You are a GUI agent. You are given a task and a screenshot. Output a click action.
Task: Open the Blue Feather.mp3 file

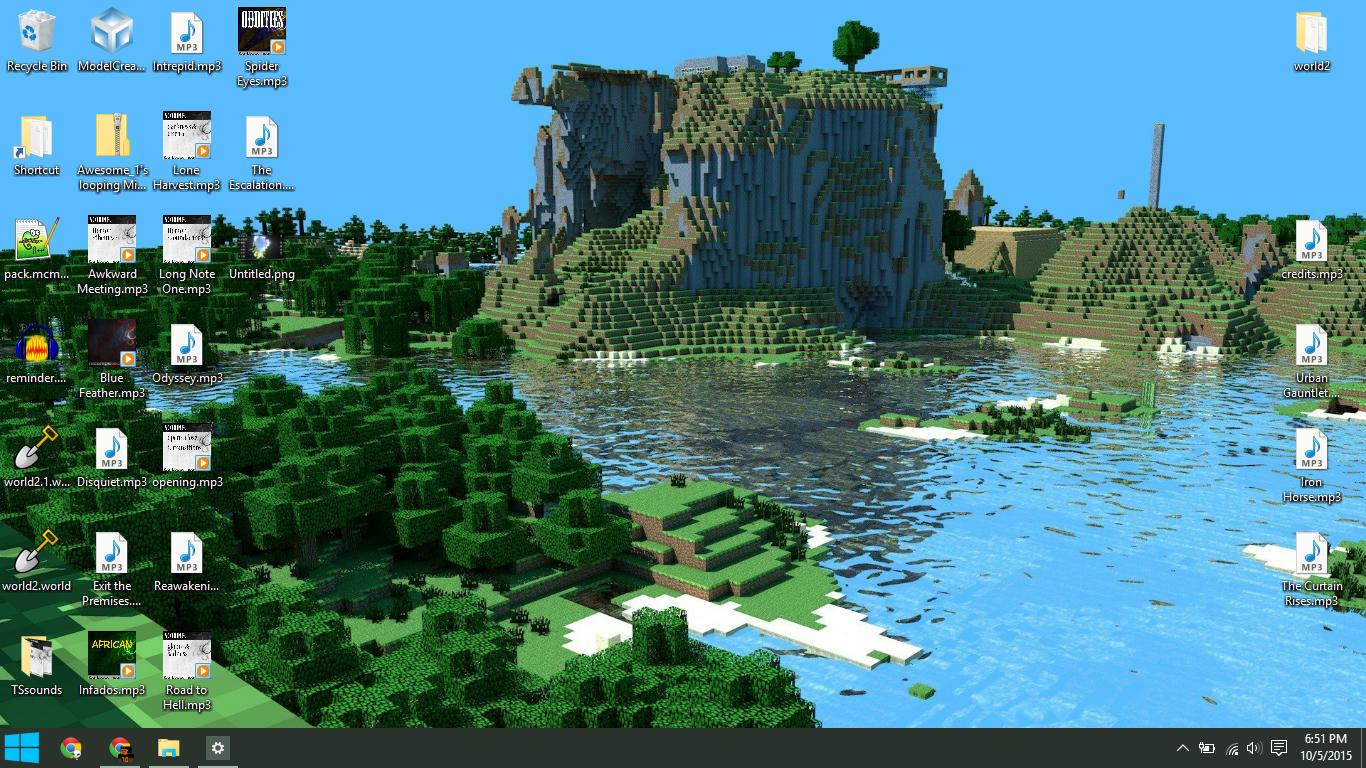coord(112,344)
